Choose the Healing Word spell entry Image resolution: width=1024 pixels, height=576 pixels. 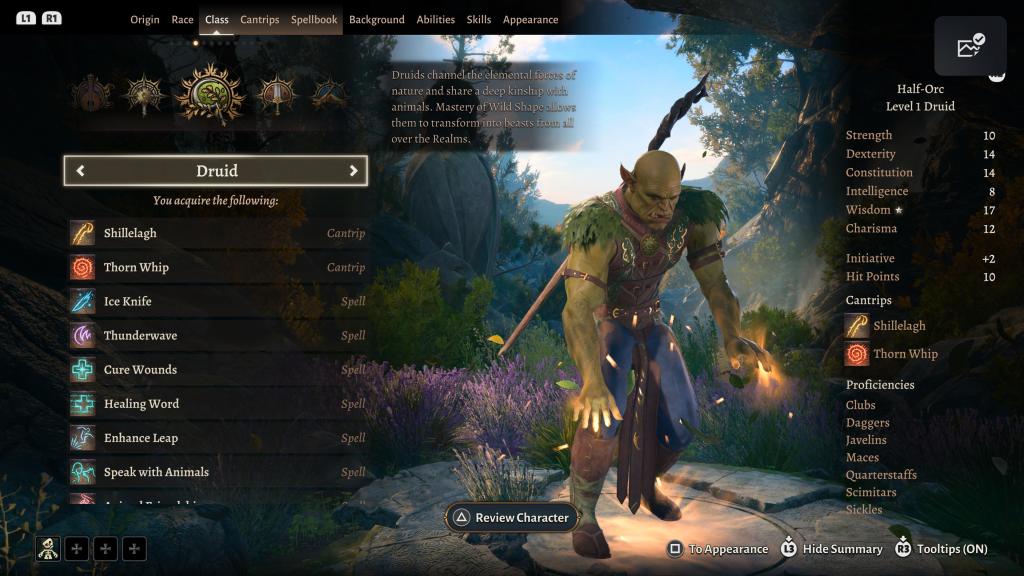(x=217, y=404)
